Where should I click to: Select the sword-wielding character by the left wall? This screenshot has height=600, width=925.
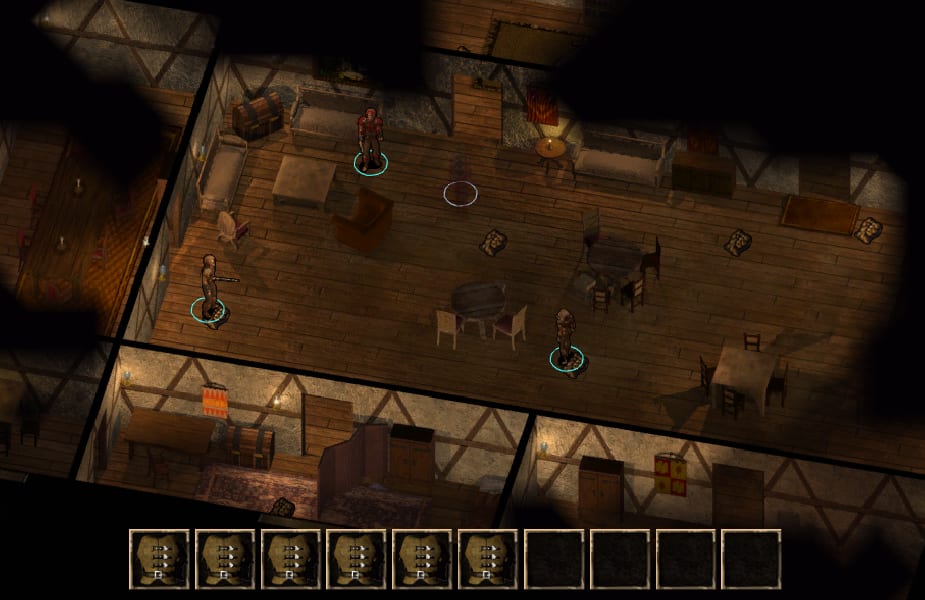[210, 287]
